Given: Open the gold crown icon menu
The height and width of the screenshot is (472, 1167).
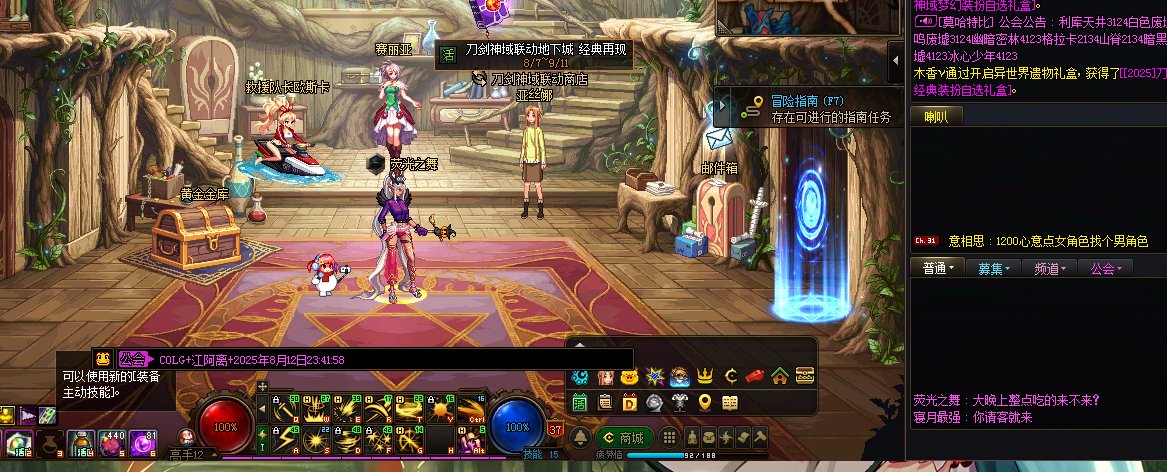Looking at the screenshot, I should (x=704, y=377).
